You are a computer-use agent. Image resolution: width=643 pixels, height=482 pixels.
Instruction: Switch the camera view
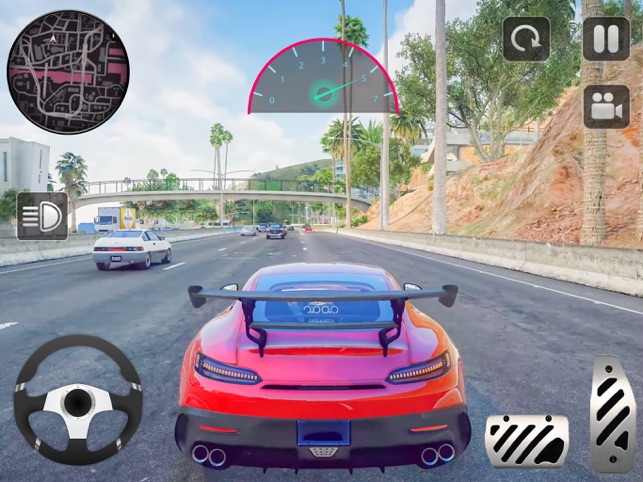(606, 106)
